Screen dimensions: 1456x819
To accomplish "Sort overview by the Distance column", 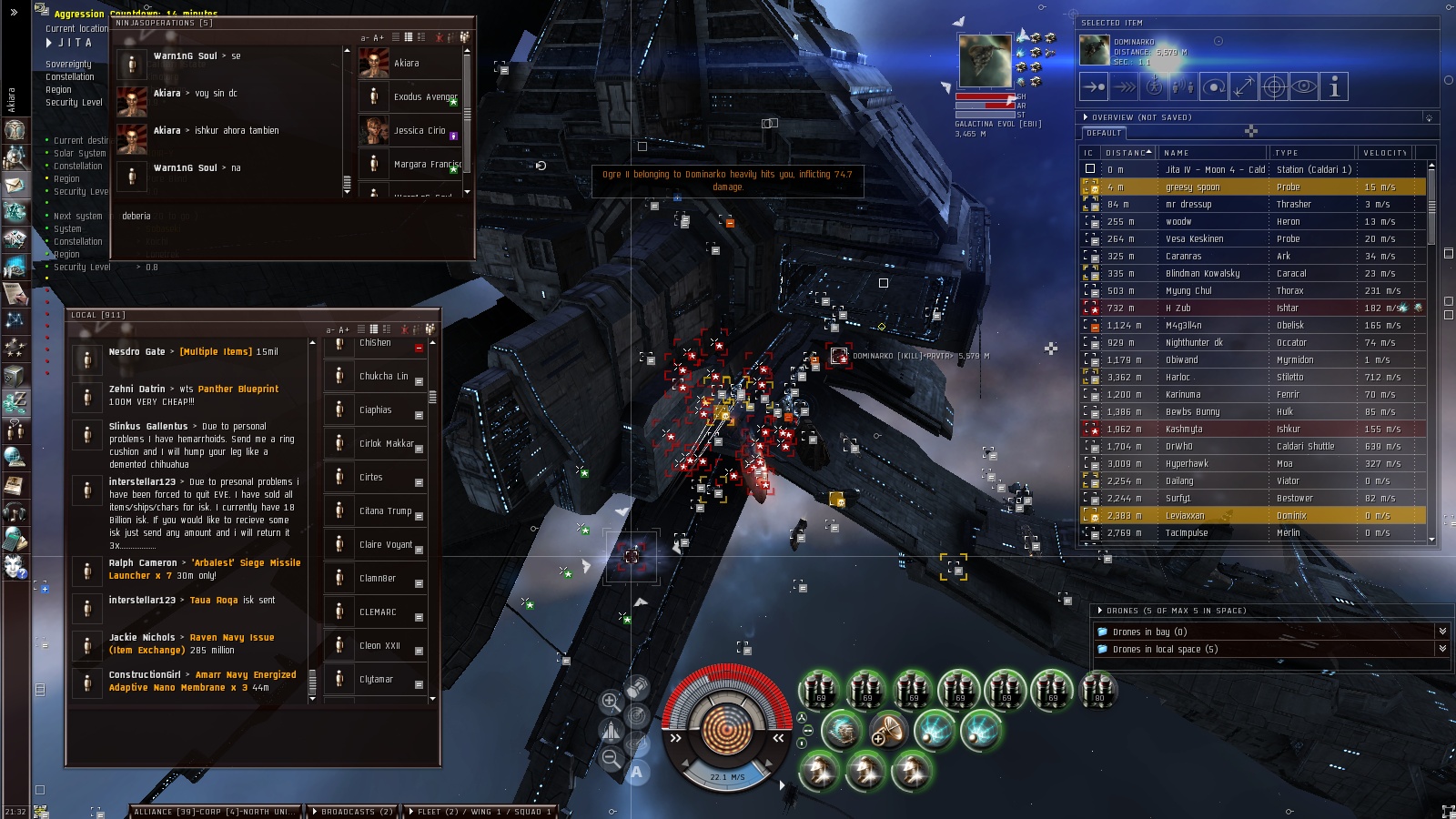I will (1127, 153).
